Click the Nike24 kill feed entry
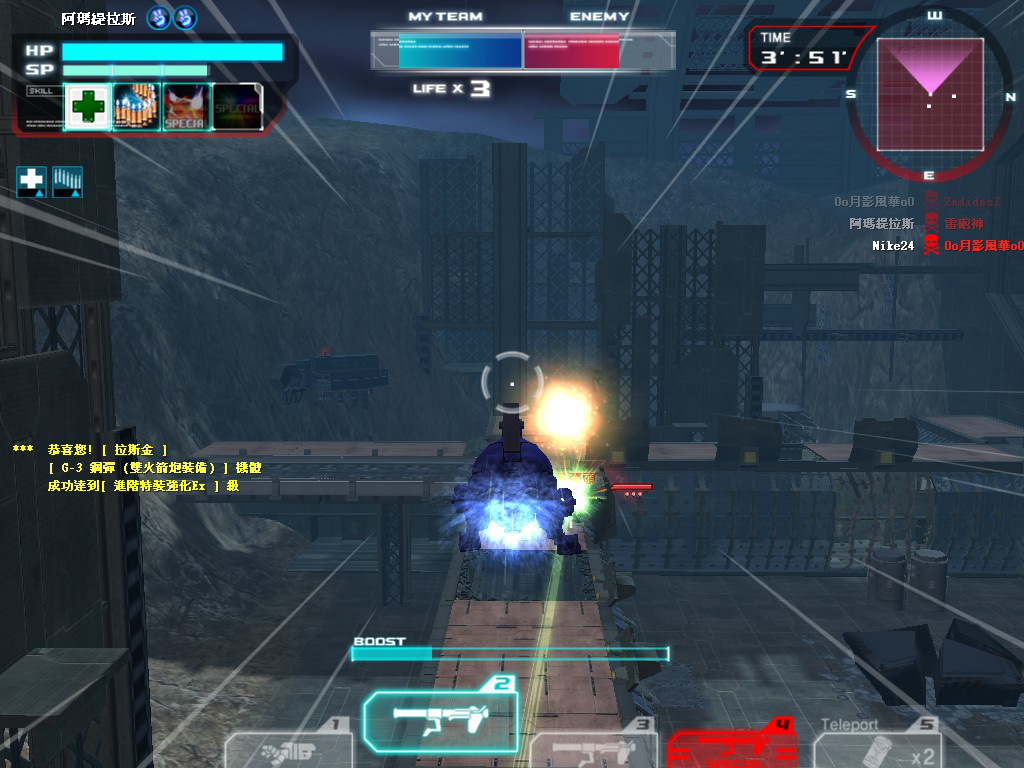 tap(893, 245)
